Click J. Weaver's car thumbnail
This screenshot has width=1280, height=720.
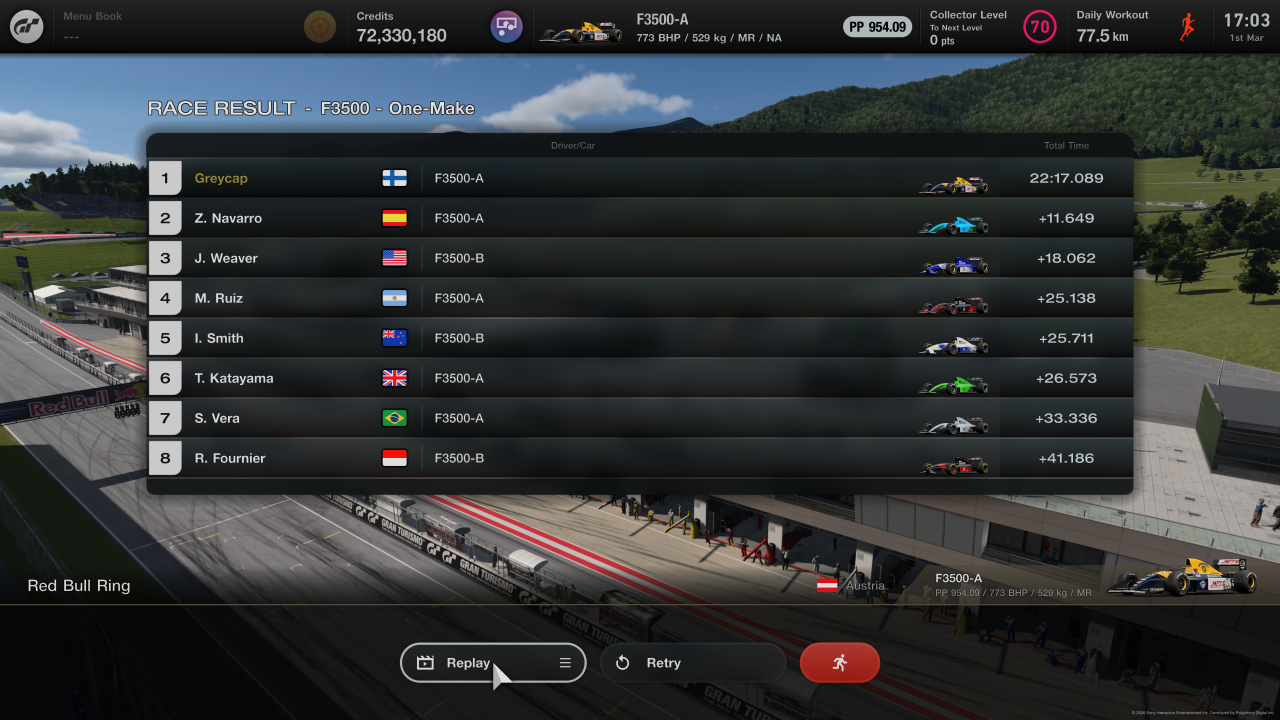pos(953,265)
